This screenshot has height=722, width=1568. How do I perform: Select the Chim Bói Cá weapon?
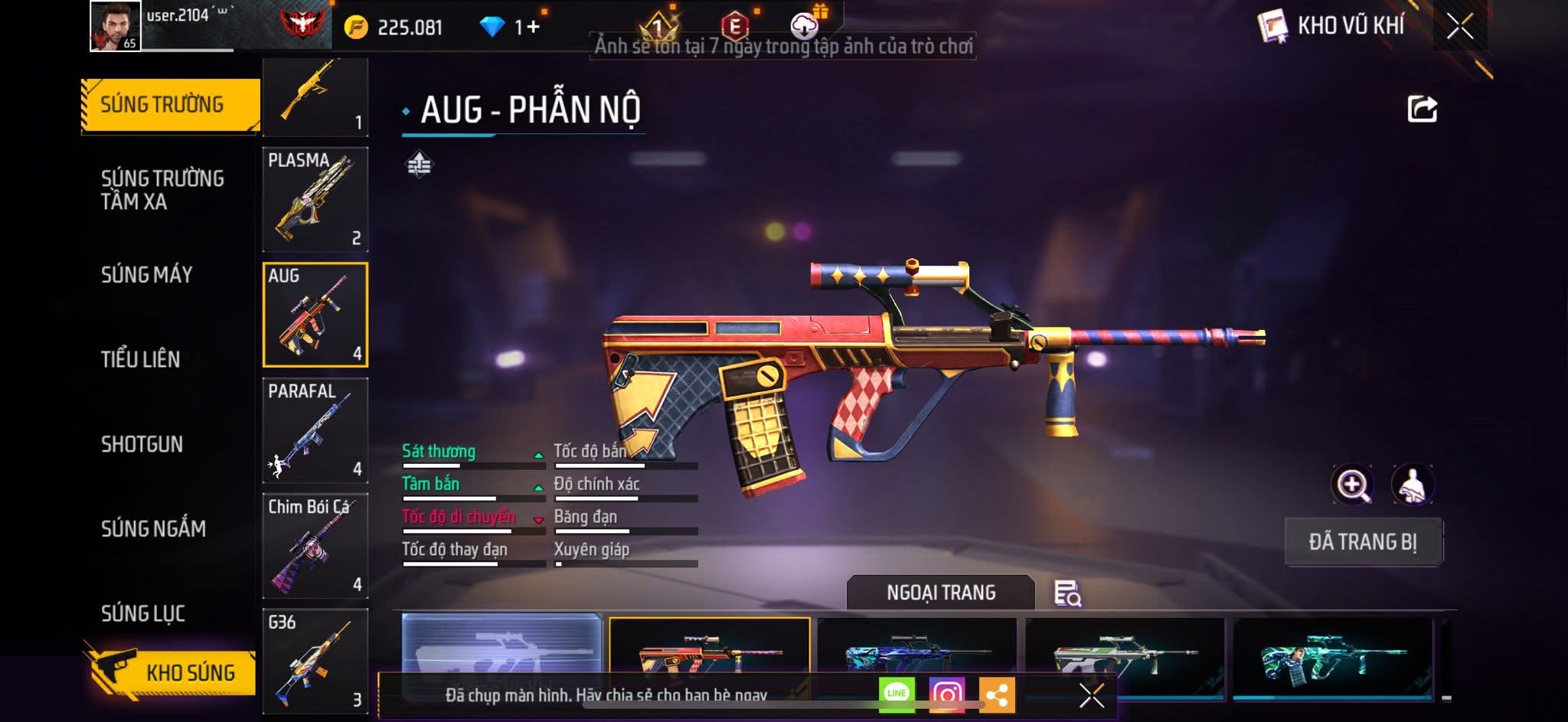(315, 546)
